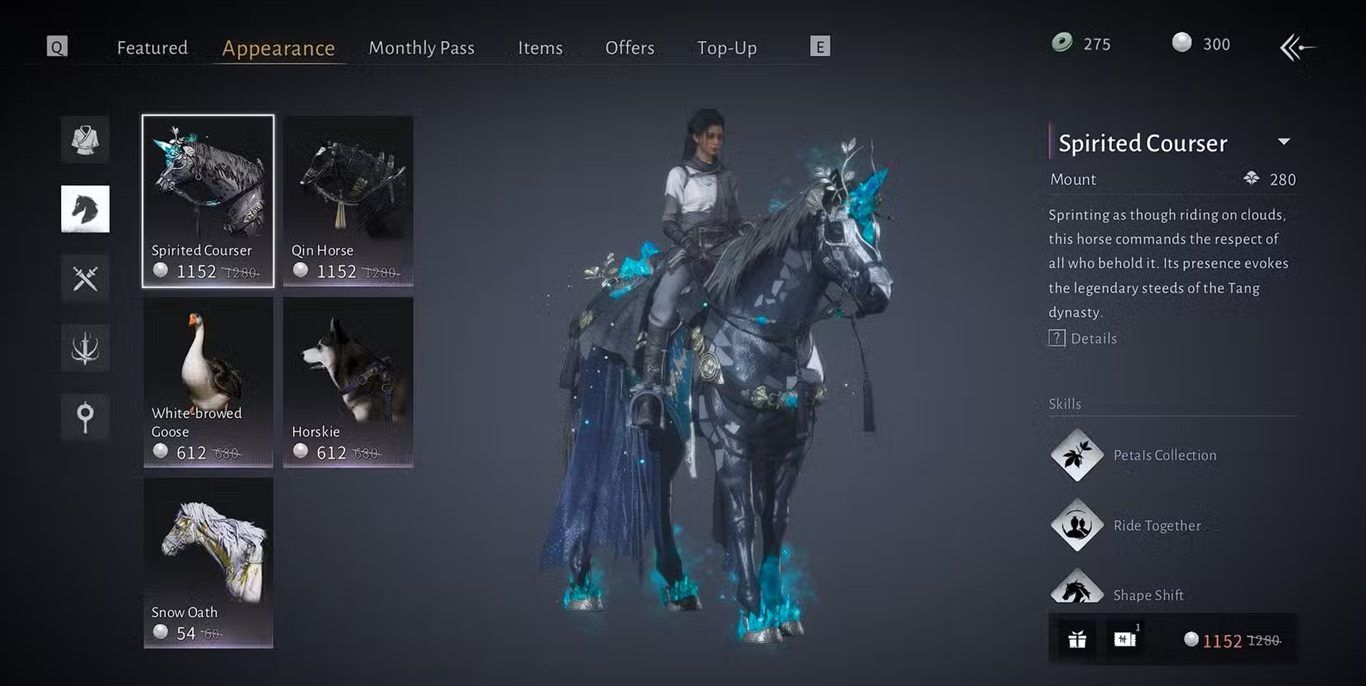The height and width of the screenshot is (686, 1366).
Task: Select the outfit category icon
Action: click(x=85, y=140)
